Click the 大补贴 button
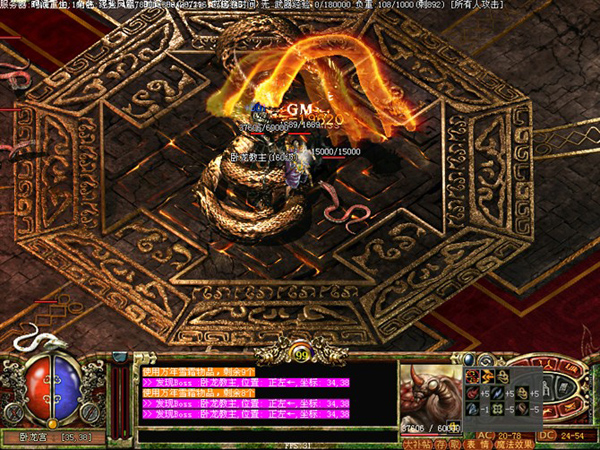 (417, 443)
